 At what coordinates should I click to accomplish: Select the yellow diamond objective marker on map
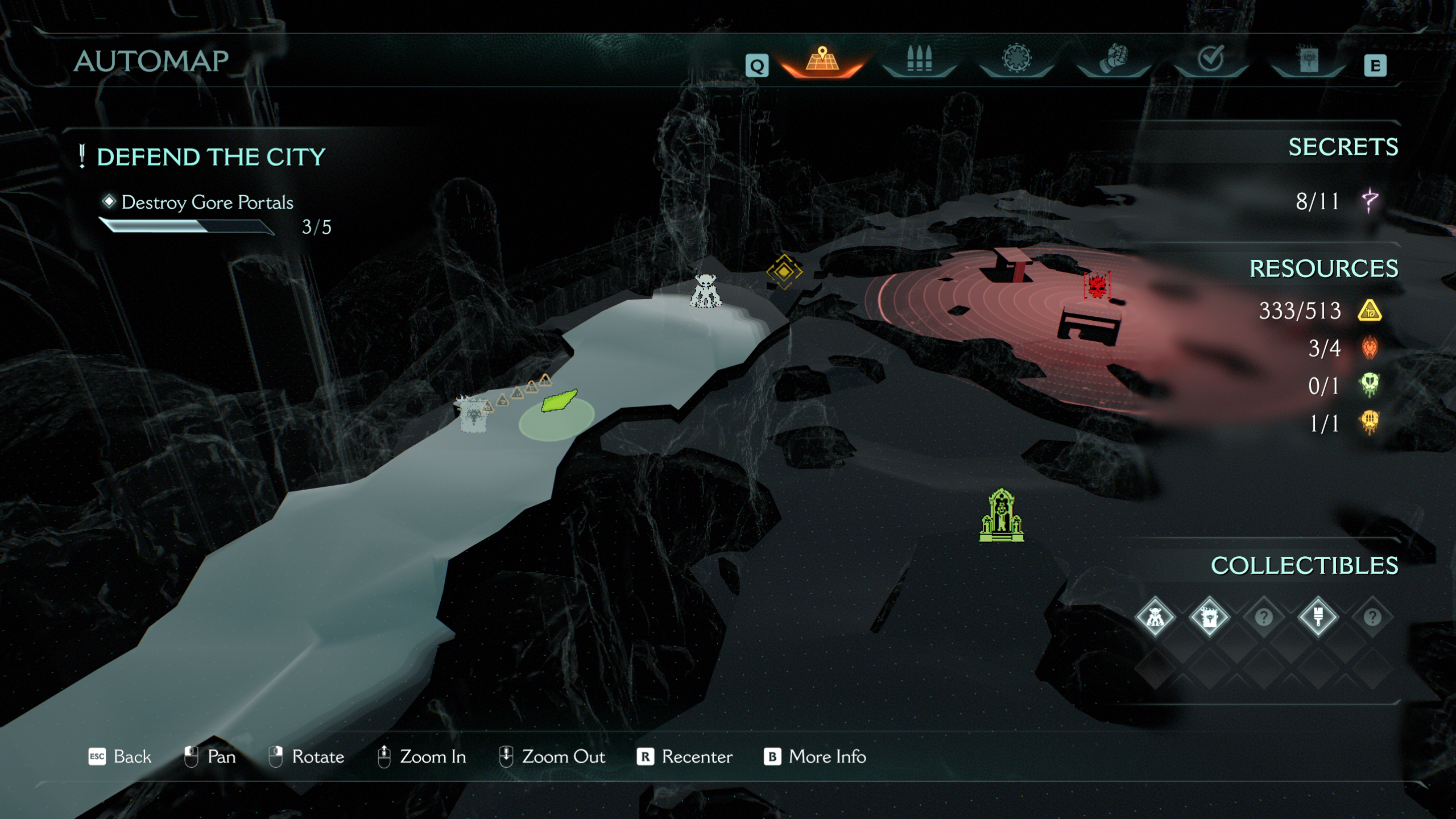(x=784, y=272)
